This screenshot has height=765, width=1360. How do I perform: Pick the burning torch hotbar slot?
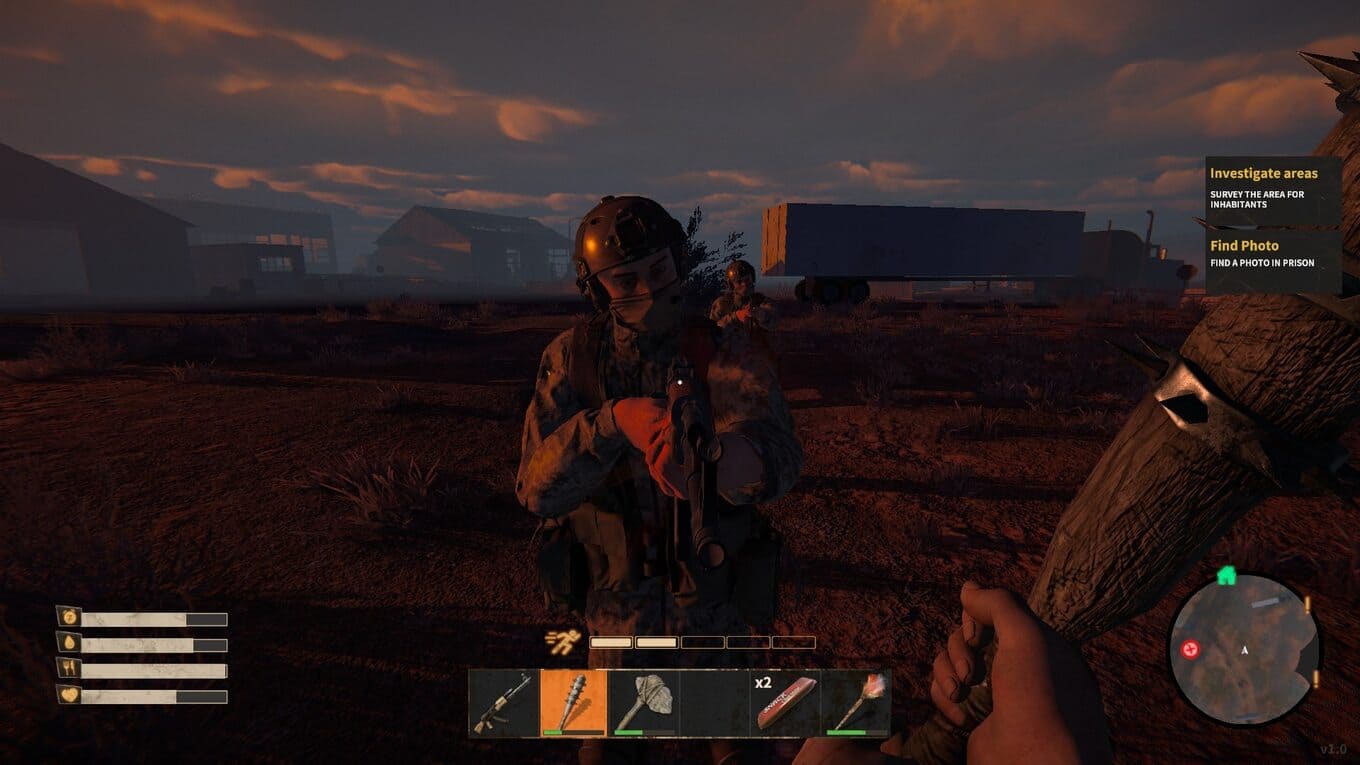[856, 702]
